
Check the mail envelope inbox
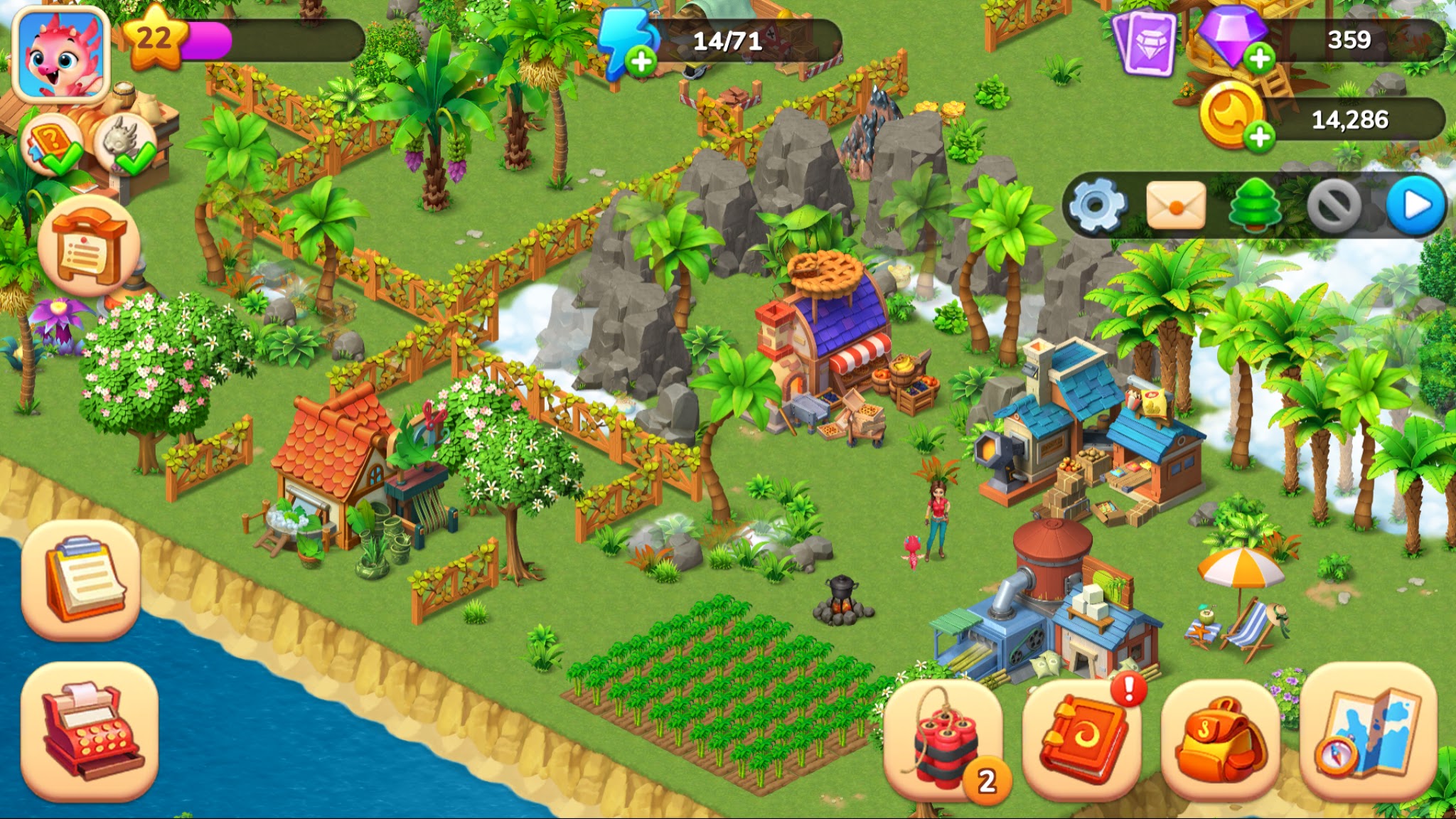(1176, 206)
